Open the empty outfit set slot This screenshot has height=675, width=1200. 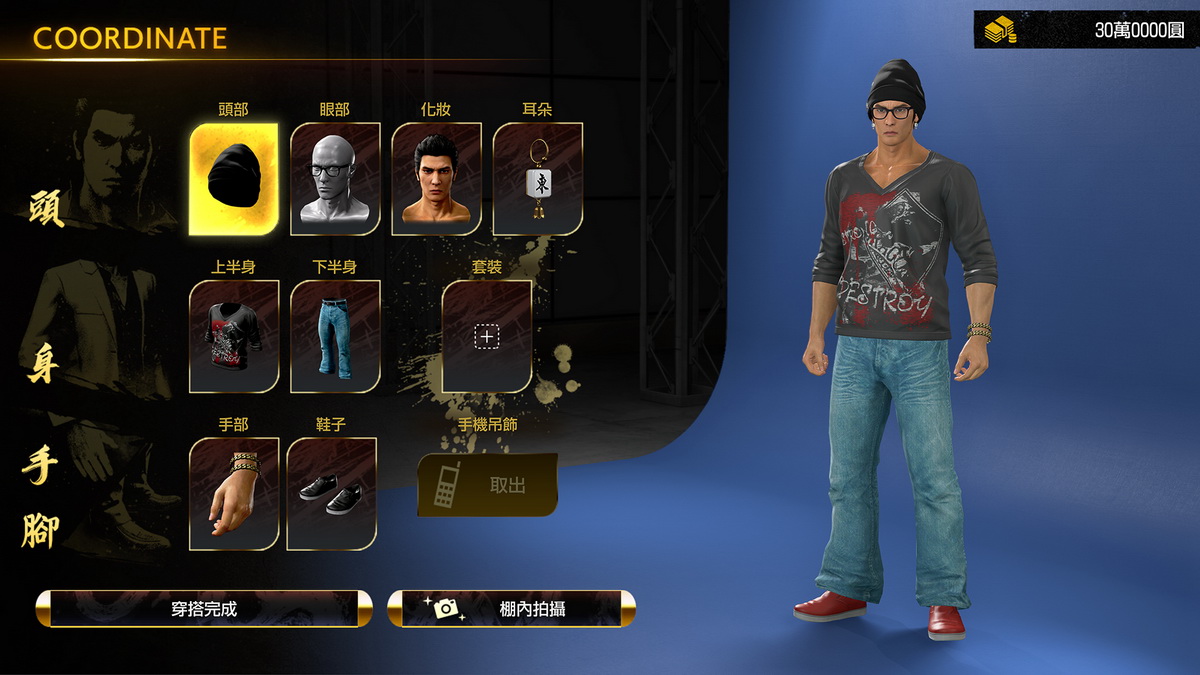[x=487, y=336]
